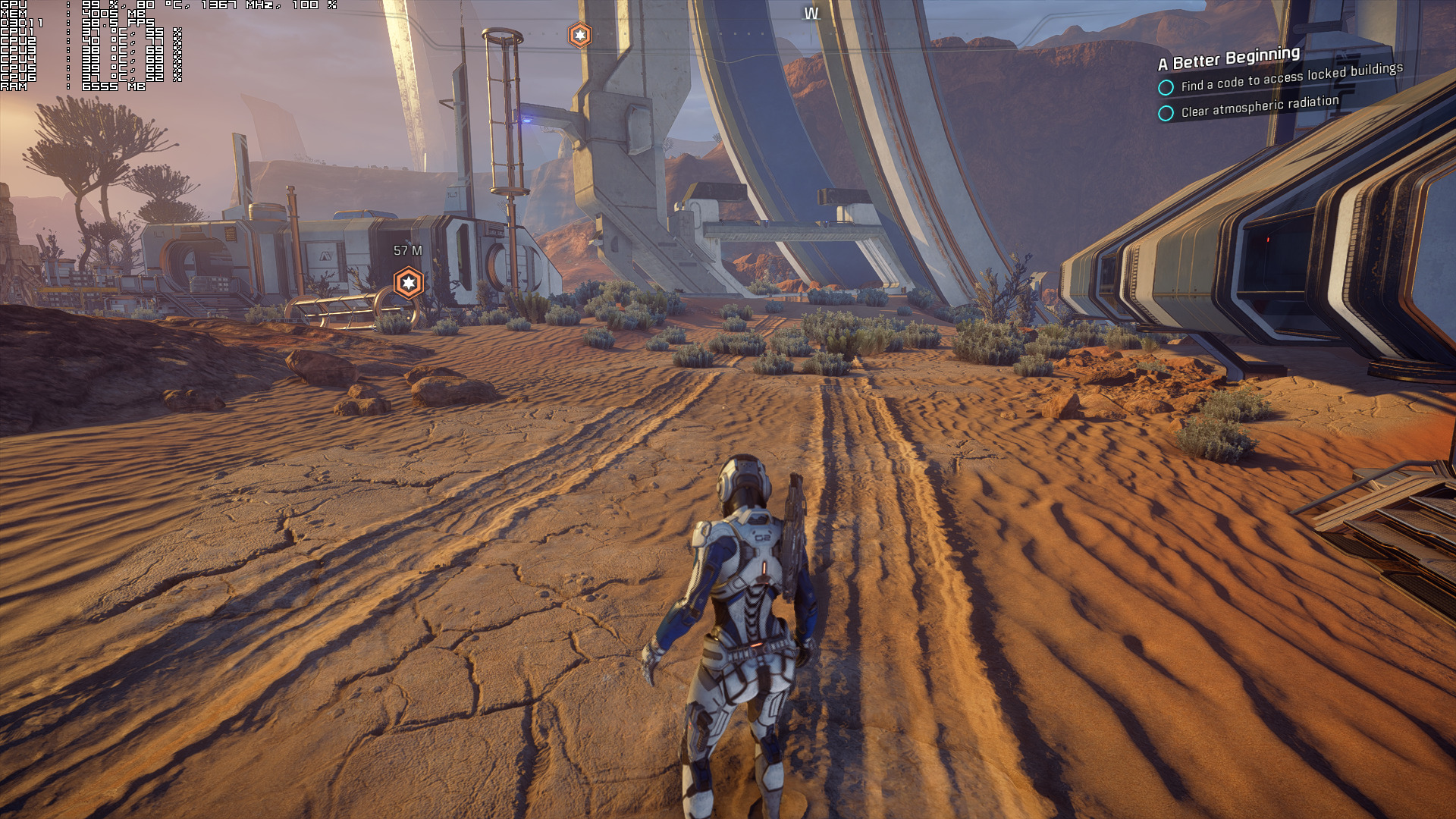Click the 57 M waypoint marker
This screenshot has height=819, width=1456.
pyautogui.click(x=409, y=283)
